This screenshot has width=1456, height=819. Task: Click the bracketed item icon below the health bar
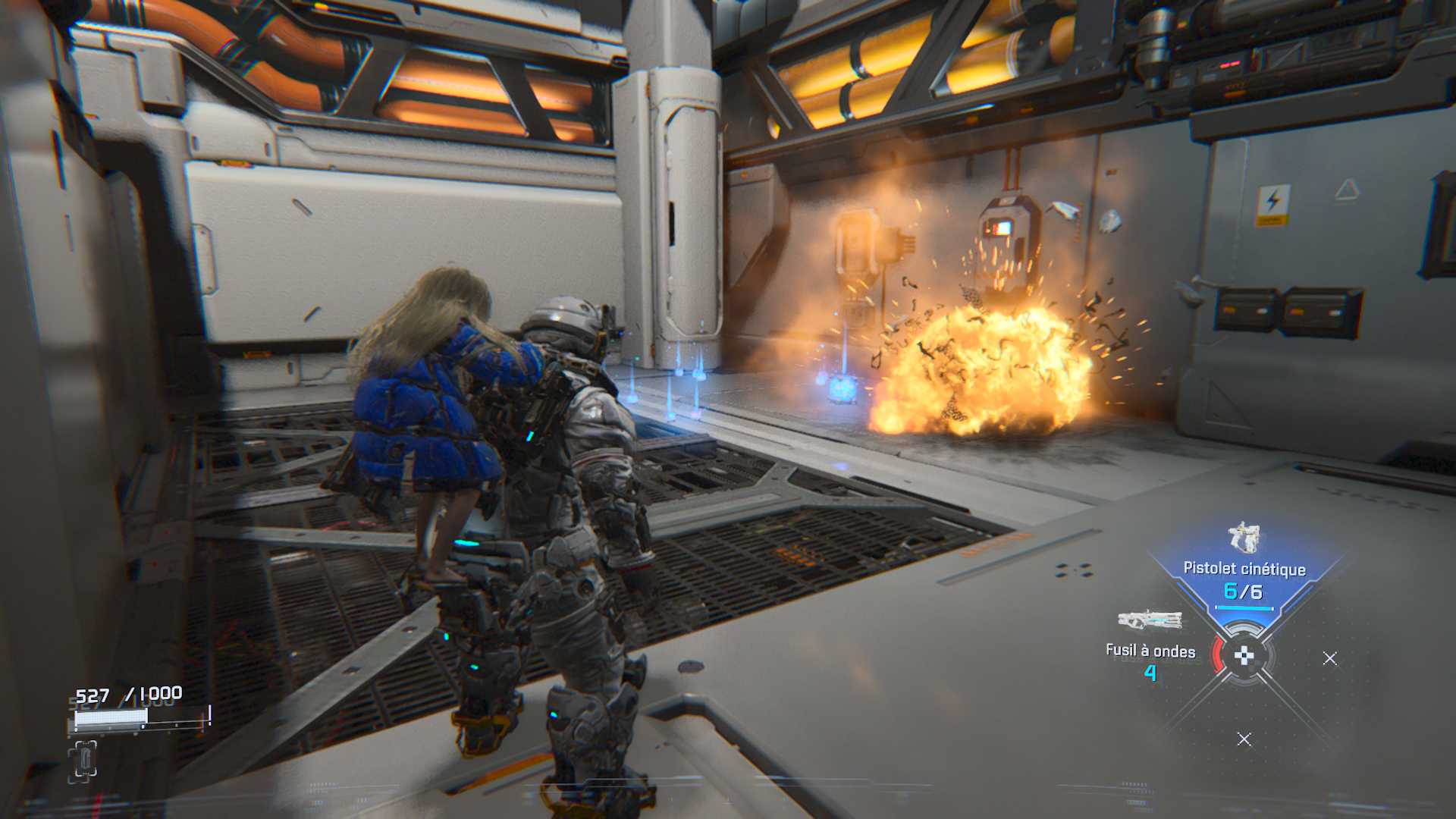click(x=83, y=761)
